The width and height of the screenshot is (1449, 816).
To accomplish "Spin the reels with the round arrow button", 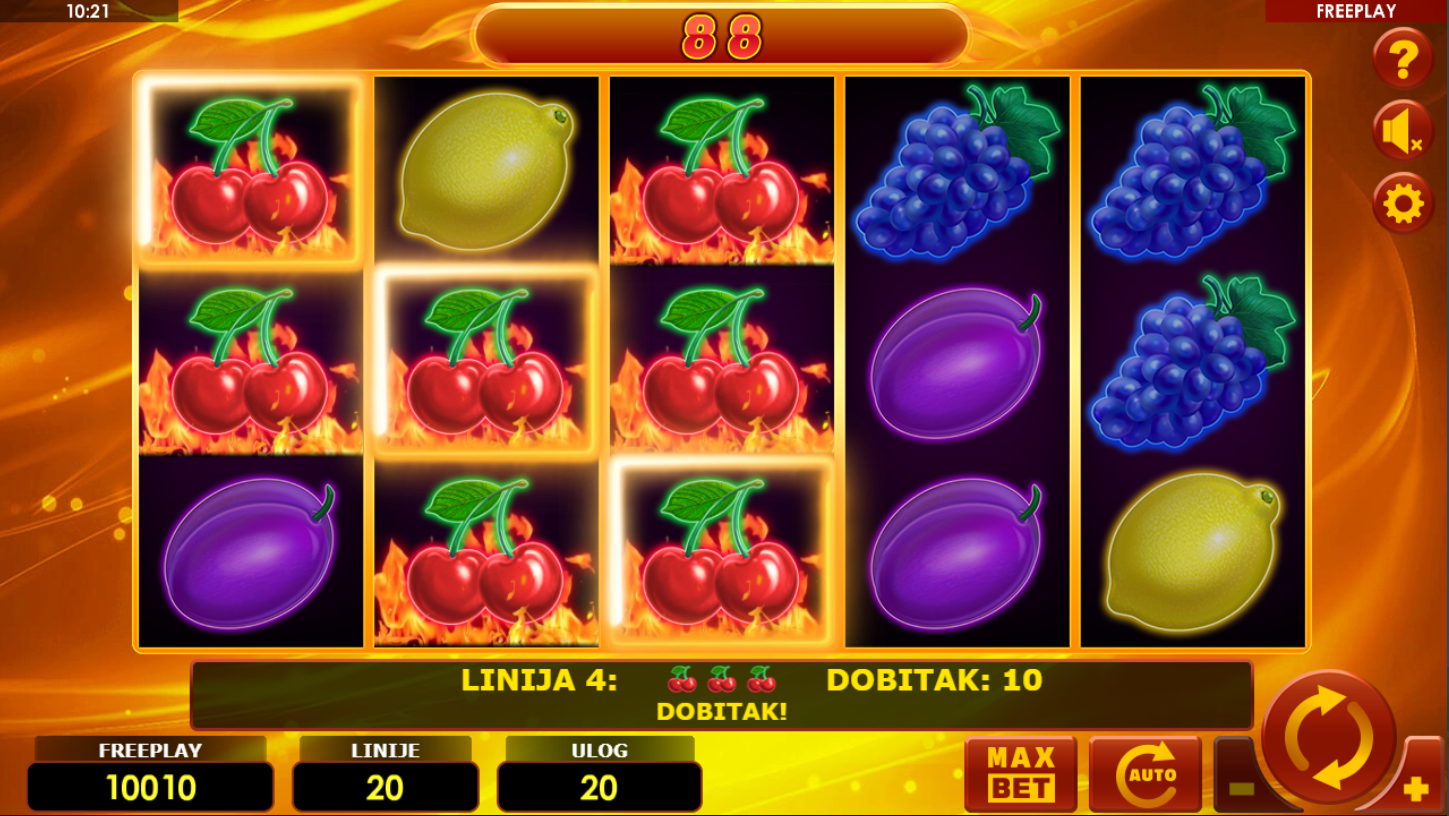I will (x=1329, y=738).
